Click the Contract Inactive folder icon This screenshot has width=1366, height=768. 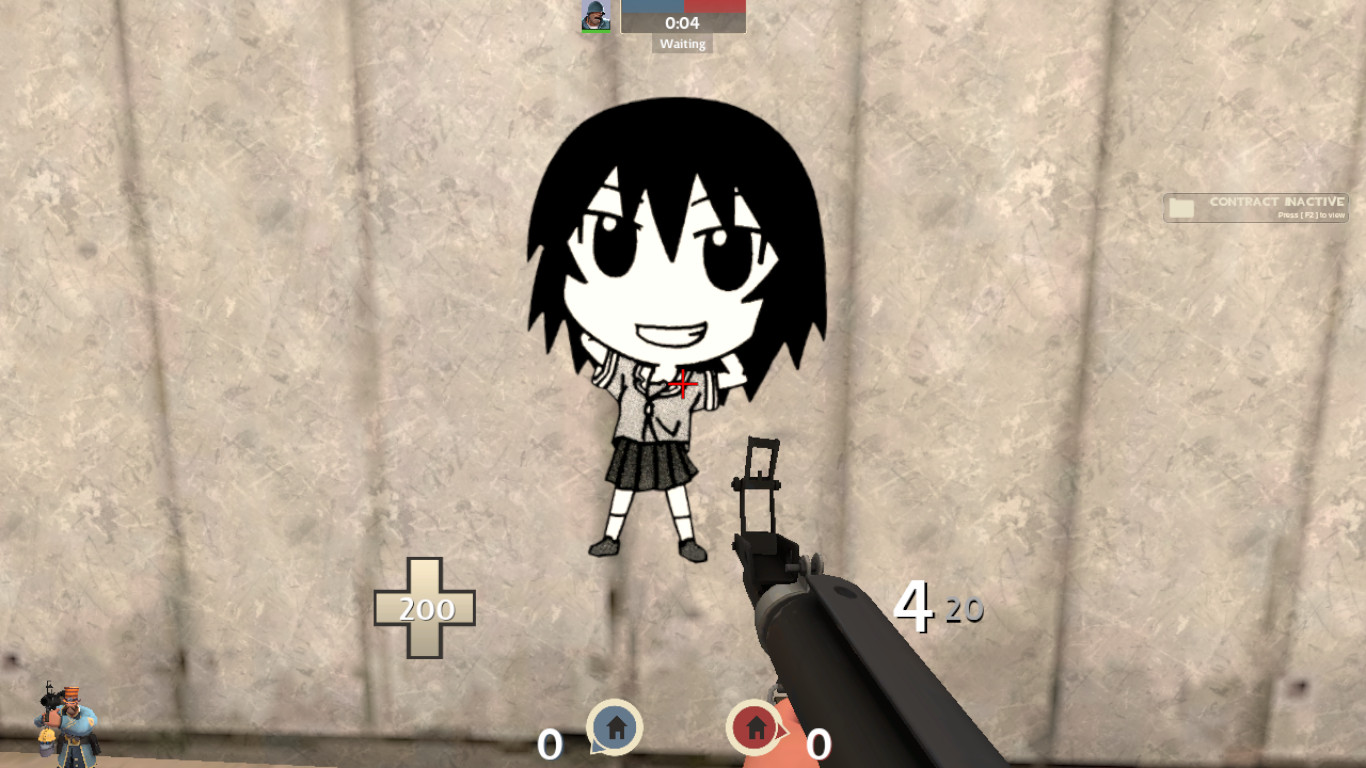(x=1181, y=206)
